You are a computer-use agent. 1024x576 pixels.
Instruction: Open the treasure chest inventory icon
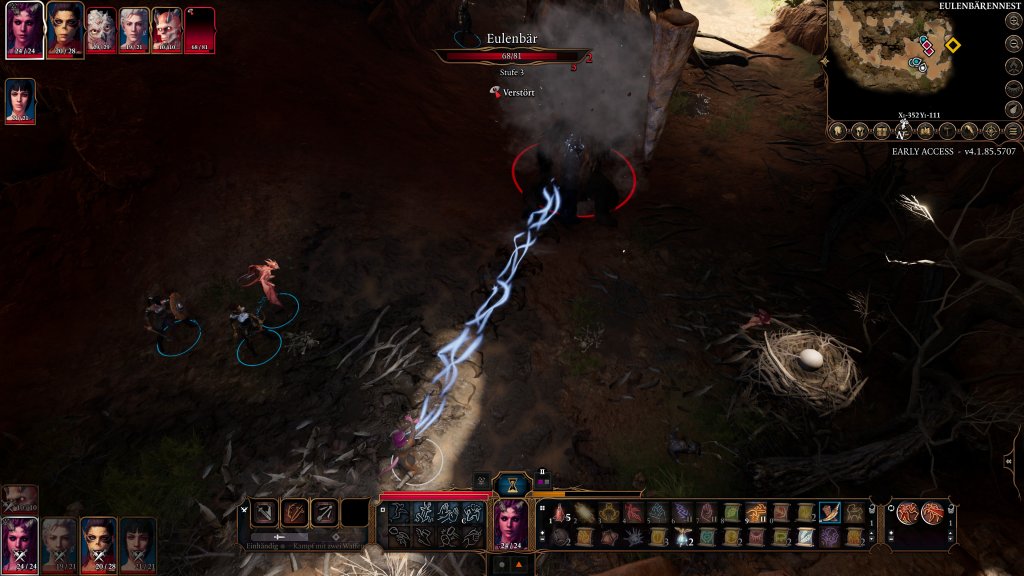pyautogui.click(x=880, y=131)
